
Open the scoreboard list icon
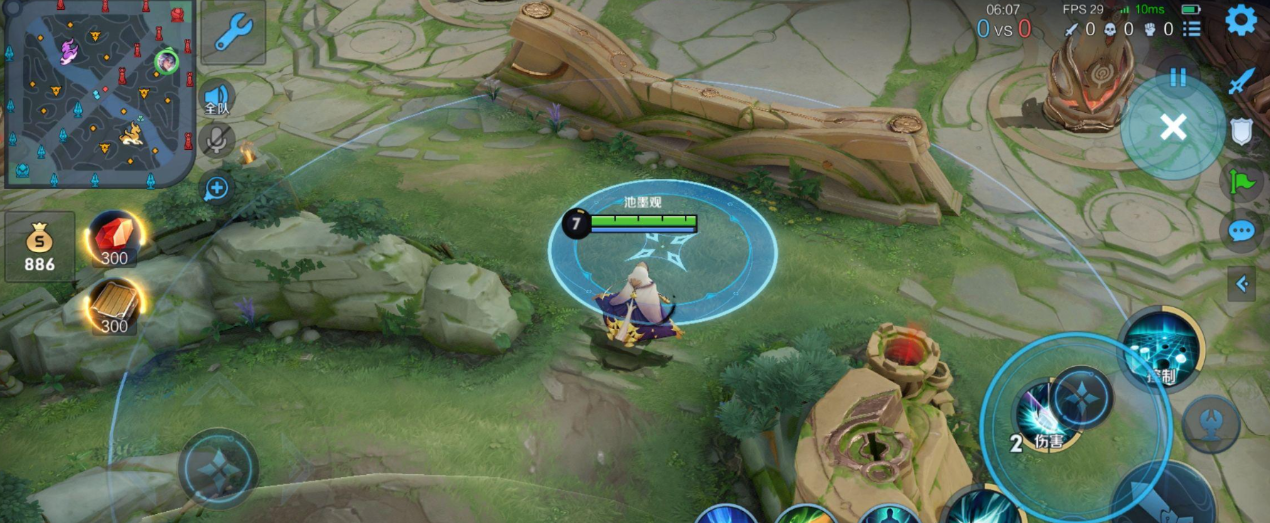(x=1191, y=30)
